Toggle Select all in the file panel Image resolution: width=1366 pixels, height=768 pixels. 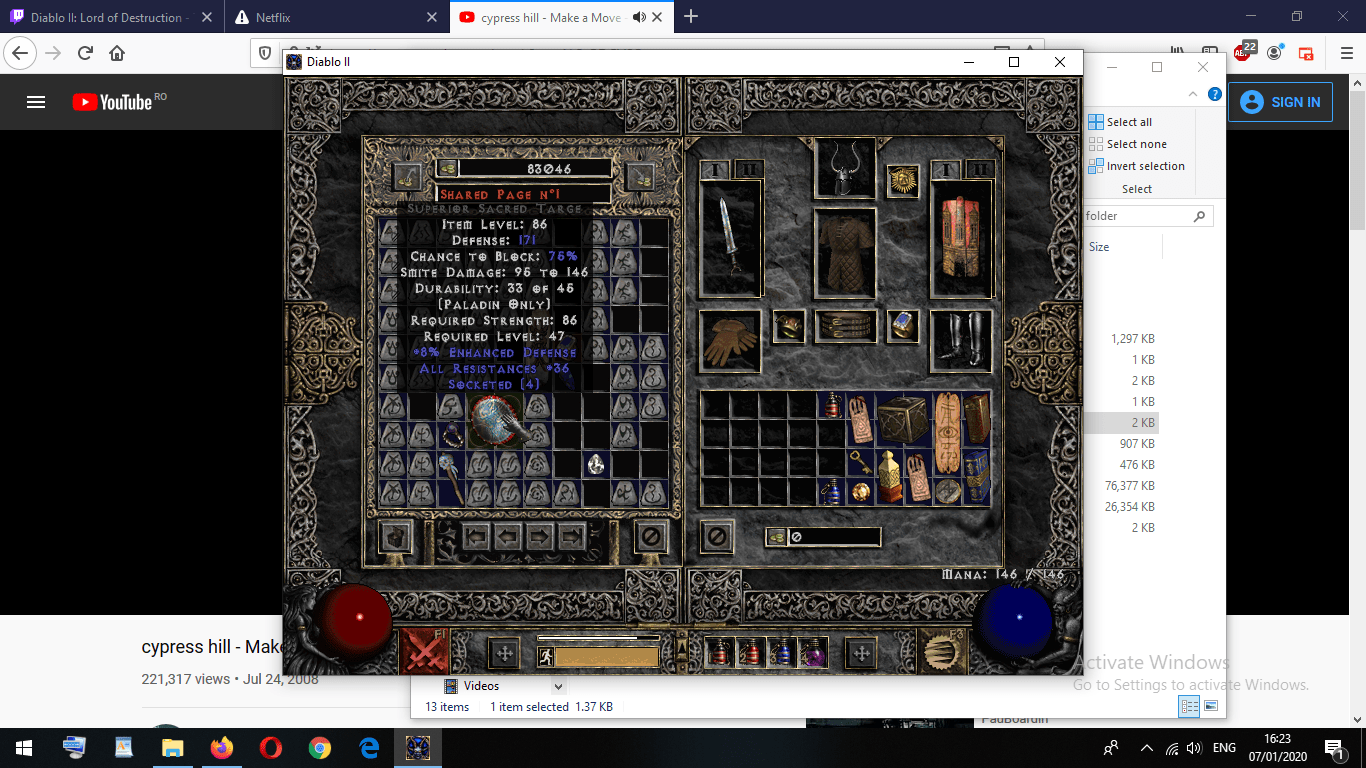tap(1120, 121)
